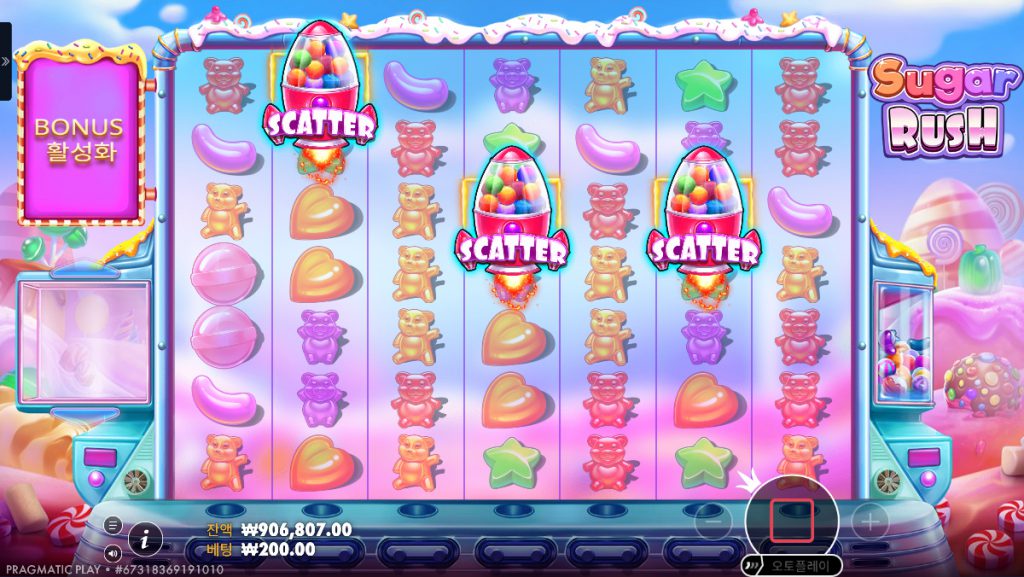Click the BONUS 활성화 panel

[79, 140]
